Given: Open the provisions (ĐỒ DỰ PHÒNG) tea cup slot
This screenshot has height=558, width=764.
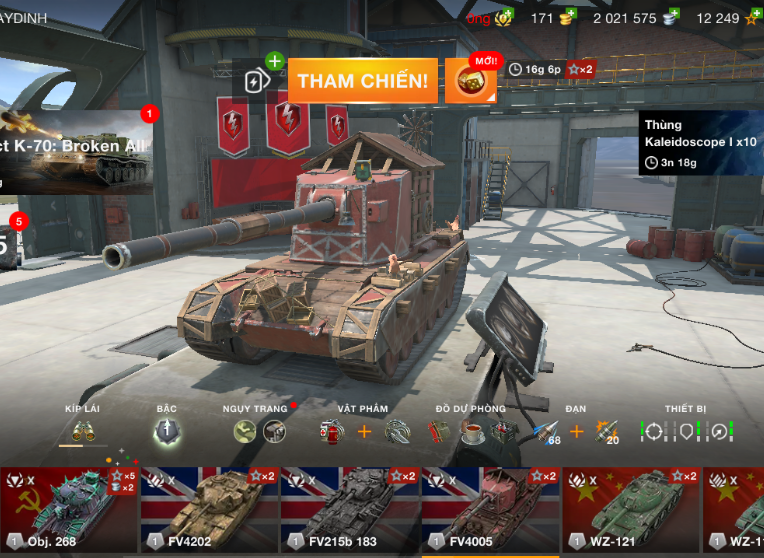Looking at the screenshot, I should point(472,431).
